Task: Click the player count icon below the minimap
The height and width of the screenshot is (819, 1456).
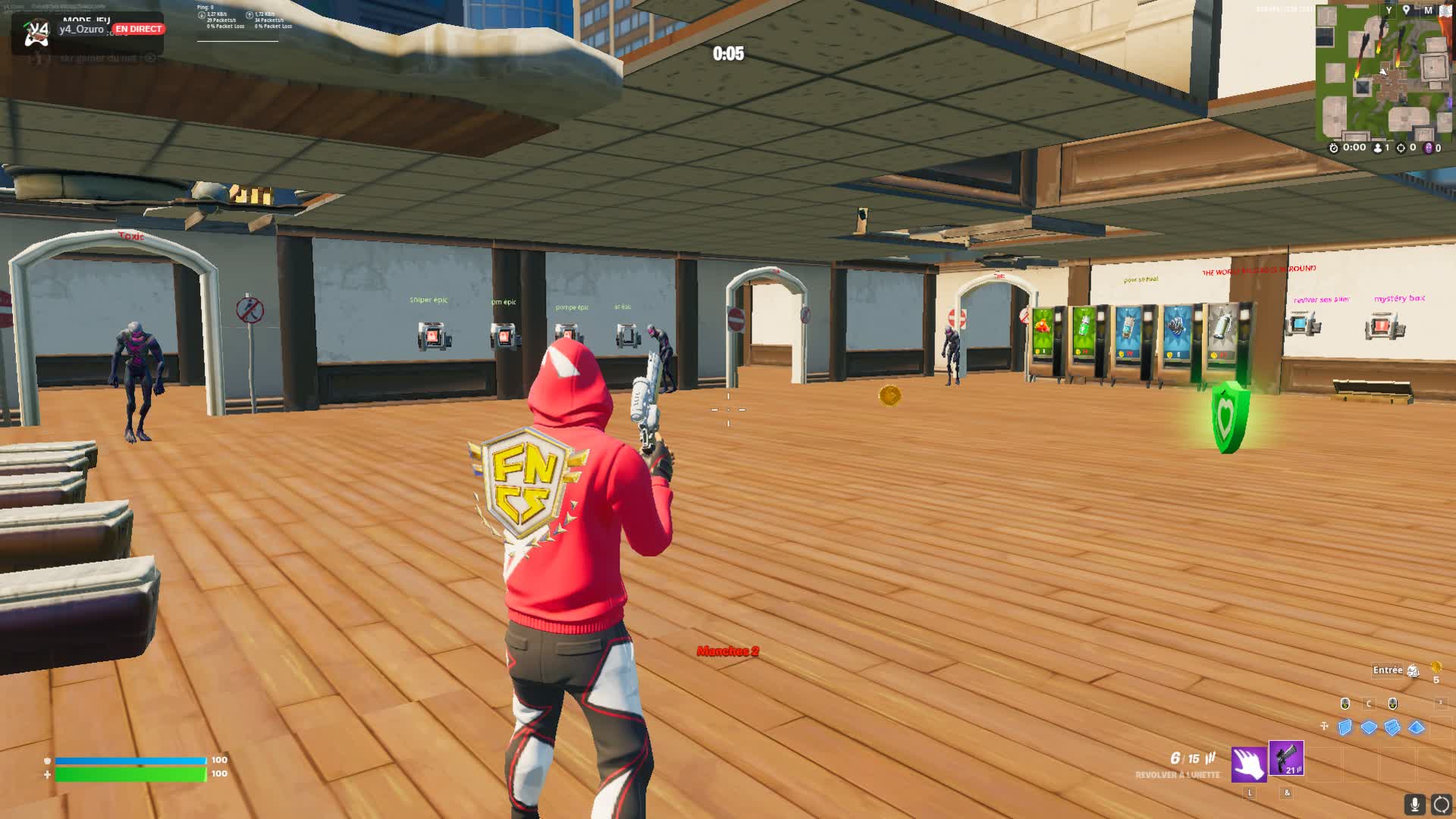Action: pos(1377,148)
